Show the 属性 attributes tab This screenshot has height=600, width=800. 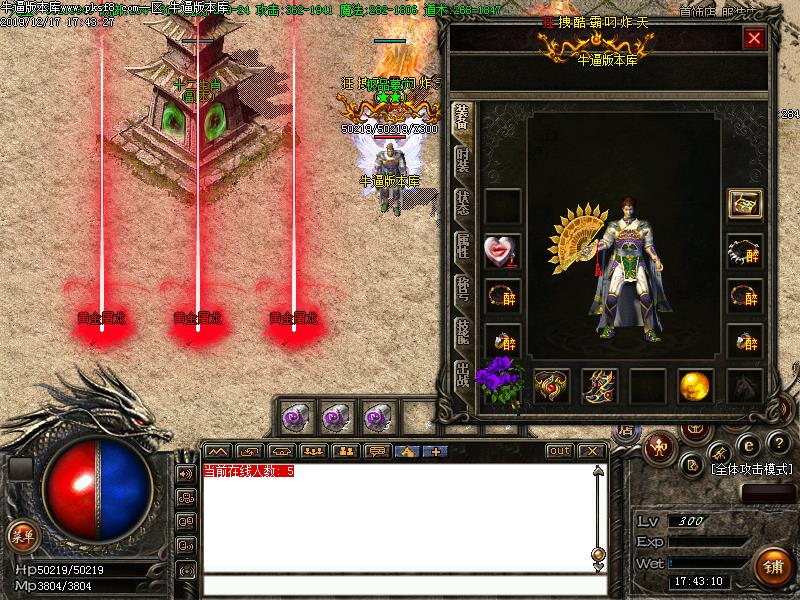tap(463, 246)
